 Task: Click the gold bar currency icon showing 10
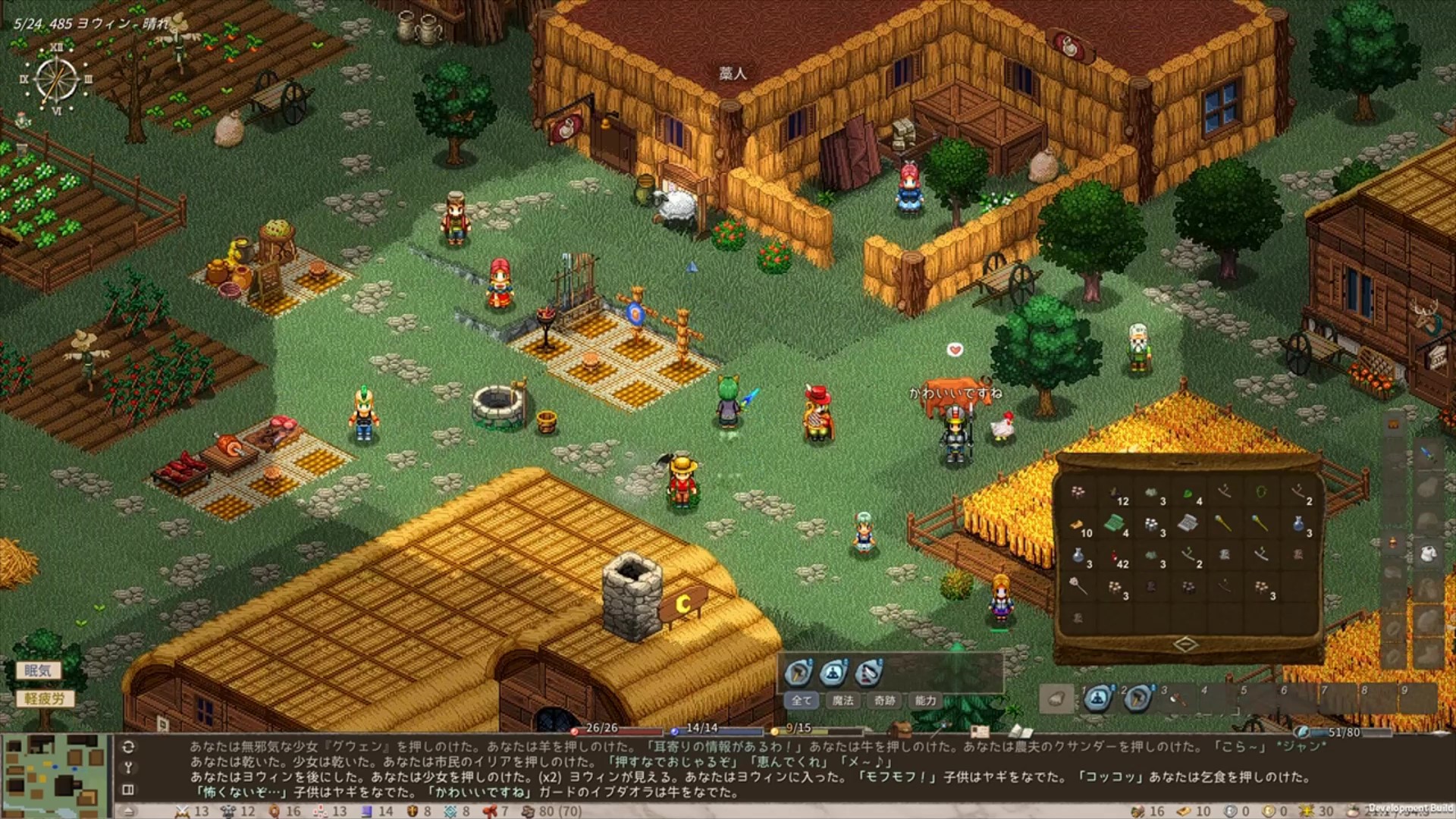click(x=1185, y=811)
